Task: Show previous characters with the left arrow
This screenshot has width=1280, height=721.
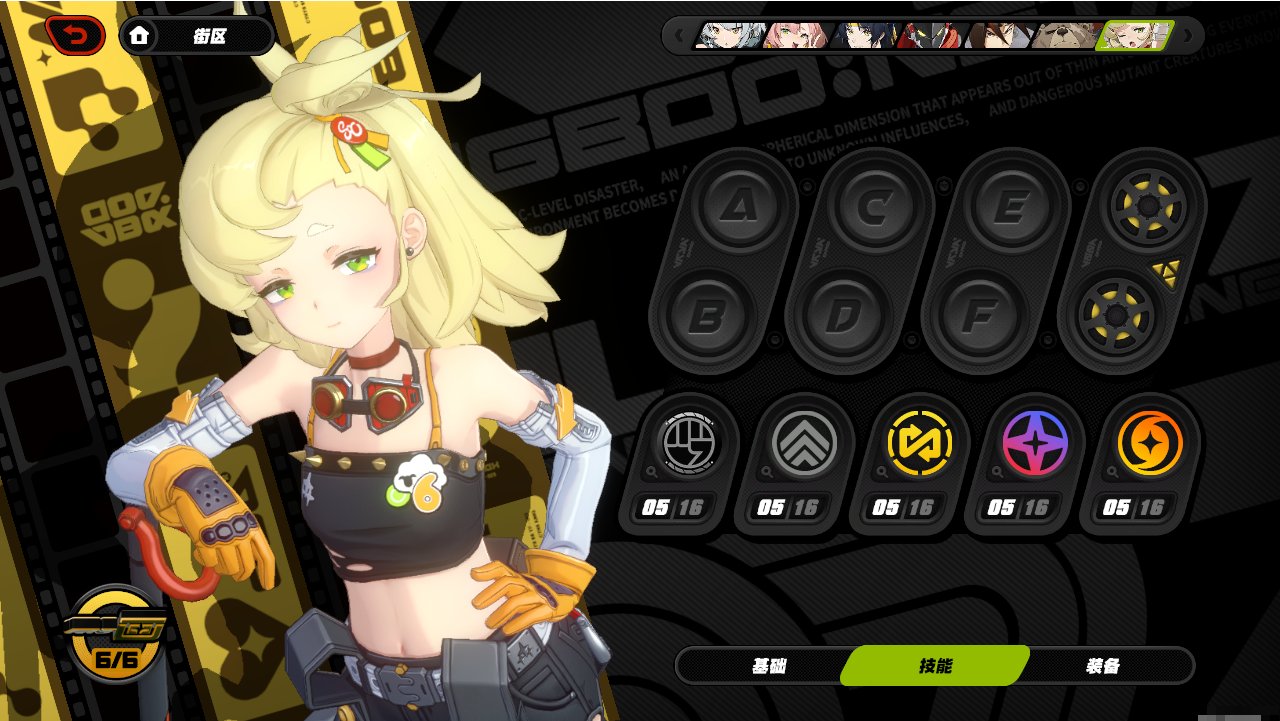Action: tap(679, 36)
